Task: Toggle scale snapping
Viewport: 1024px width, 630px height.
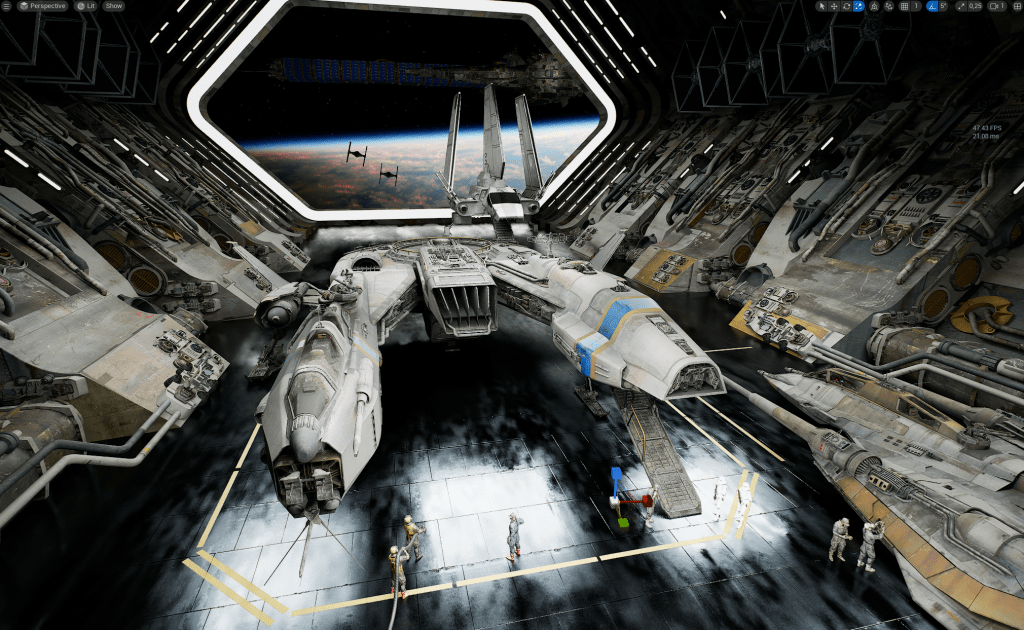Action: 961,6
